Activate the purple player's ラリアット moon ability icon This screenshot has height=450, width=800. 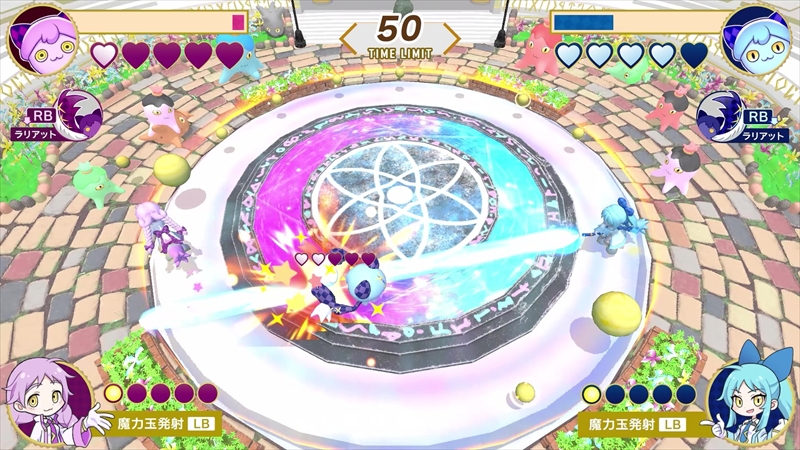click(x=76, y=112)
